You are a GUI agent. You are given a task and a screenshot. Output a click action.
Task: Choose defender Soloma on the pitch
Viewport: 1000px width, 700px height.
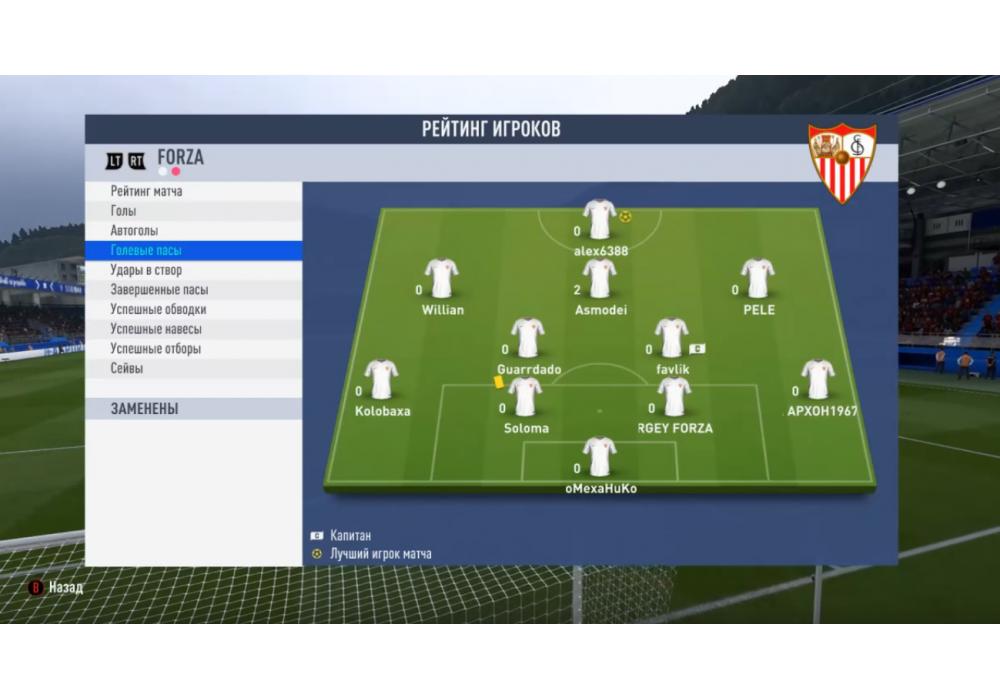(525, 396)
